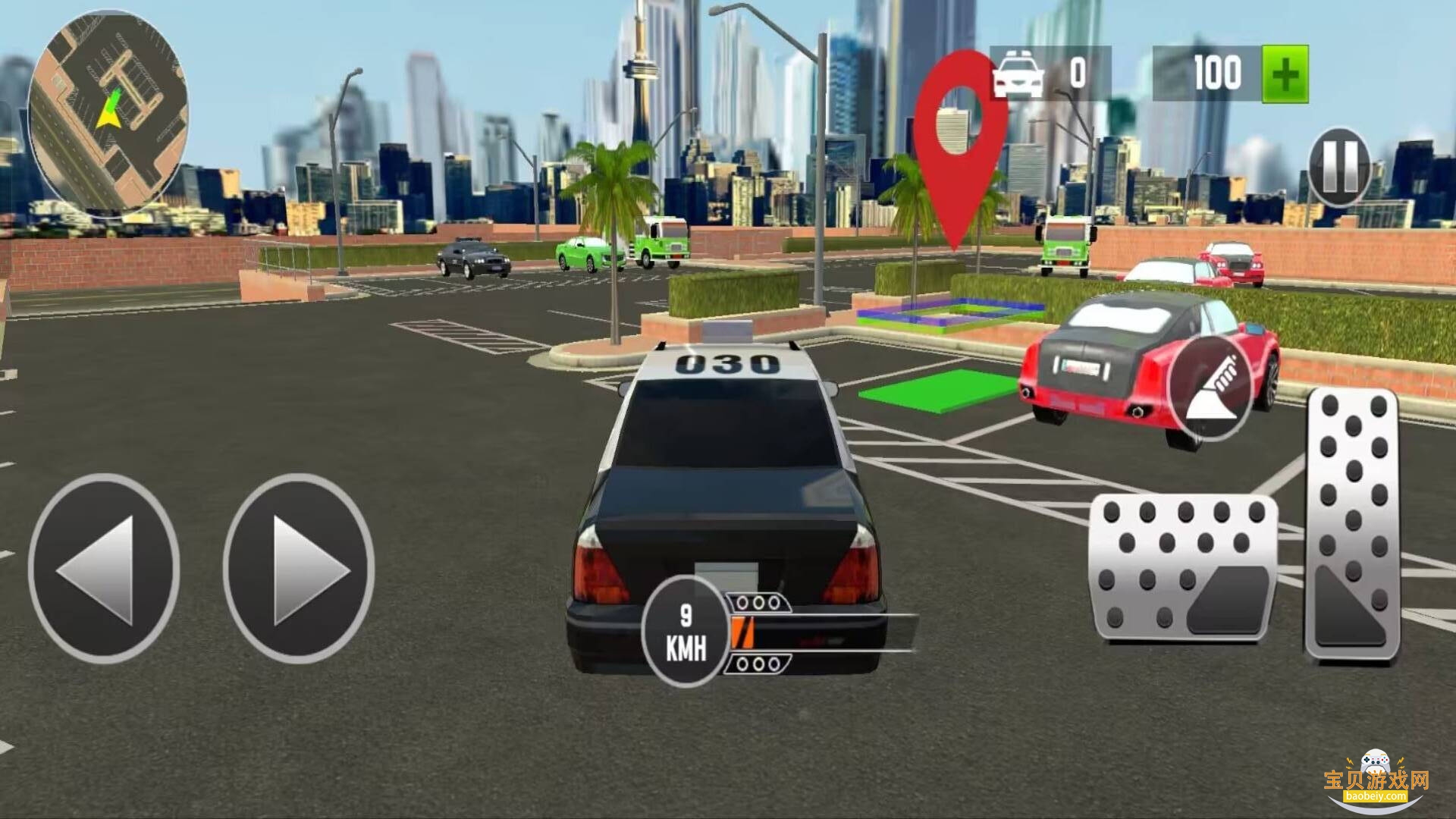This screenshot has width=1456, height=819.
Task: Toggle the headlight beam button
Action: pyautogui.click(x=1210, y=388)
